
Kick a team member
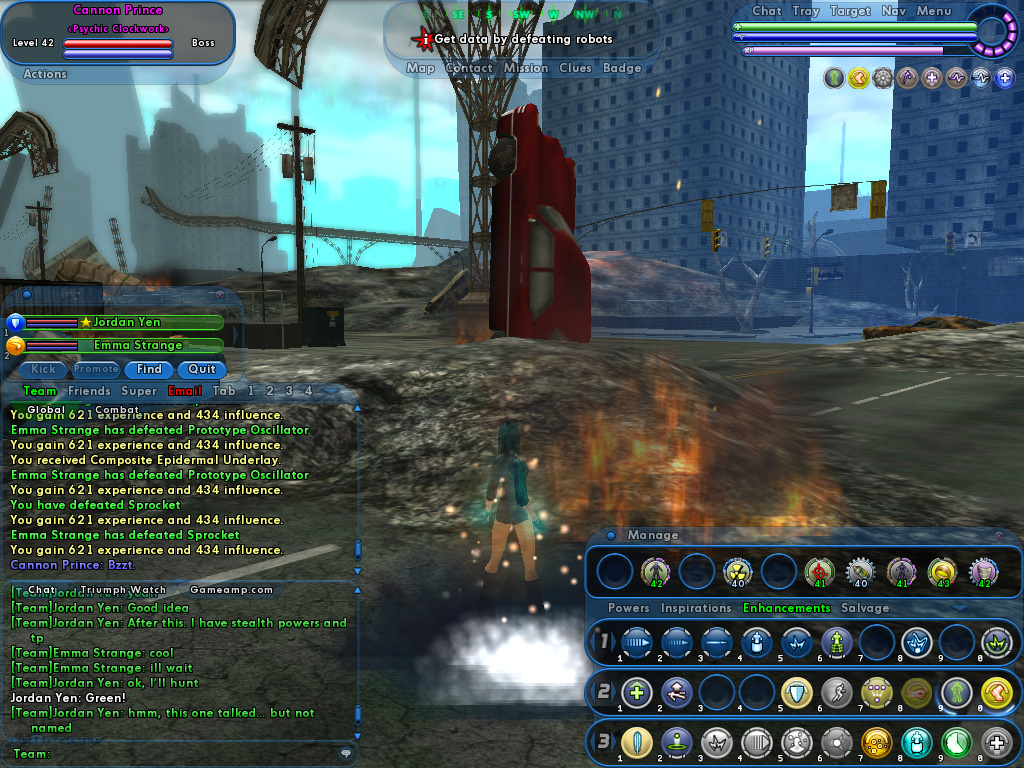(43, 369)
